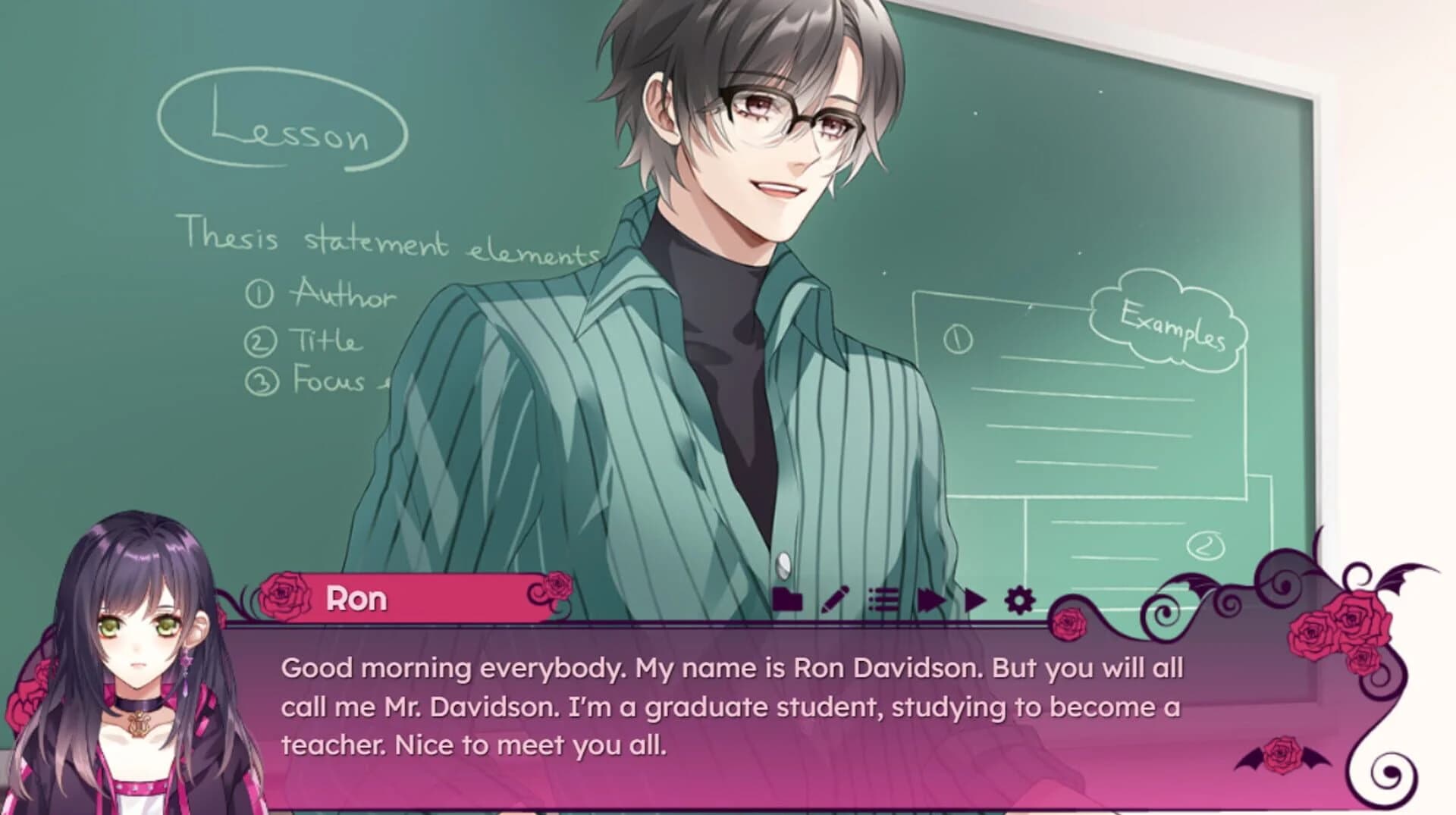Image resolution: width=1456 pixels, height=815 pixels.
Task: Open the dialogue history log icon
Action: click(x=883, y=599)
